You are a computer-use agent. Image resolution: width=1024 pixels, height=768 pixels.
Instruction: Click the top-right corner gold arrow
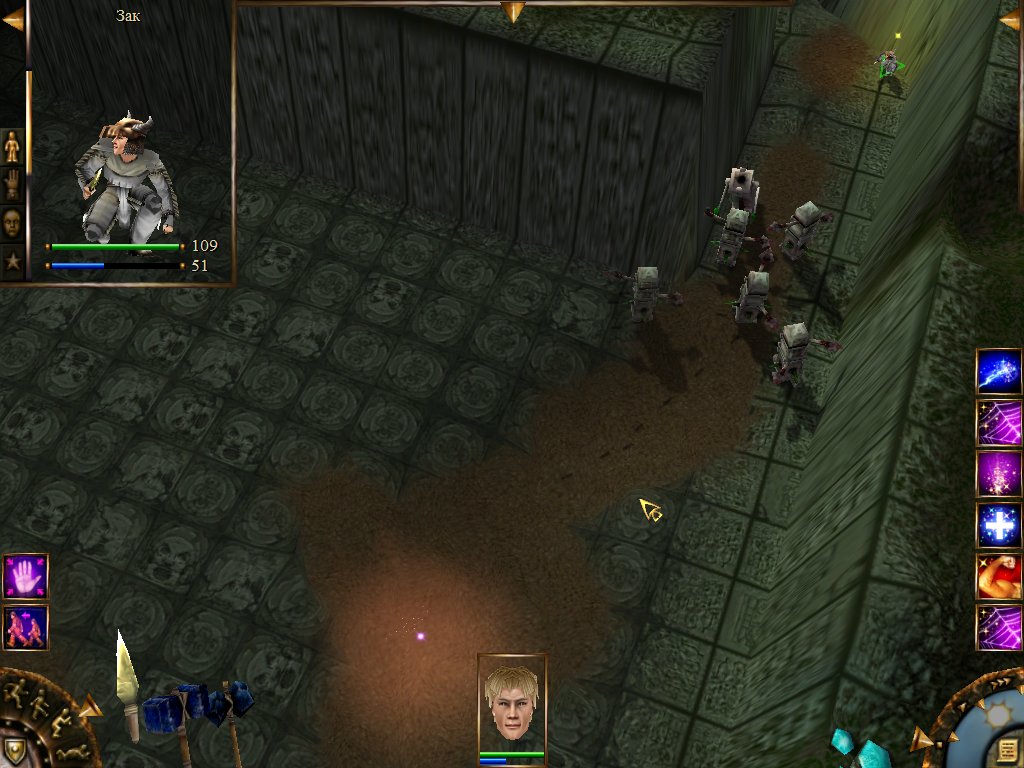[1010, 19]
